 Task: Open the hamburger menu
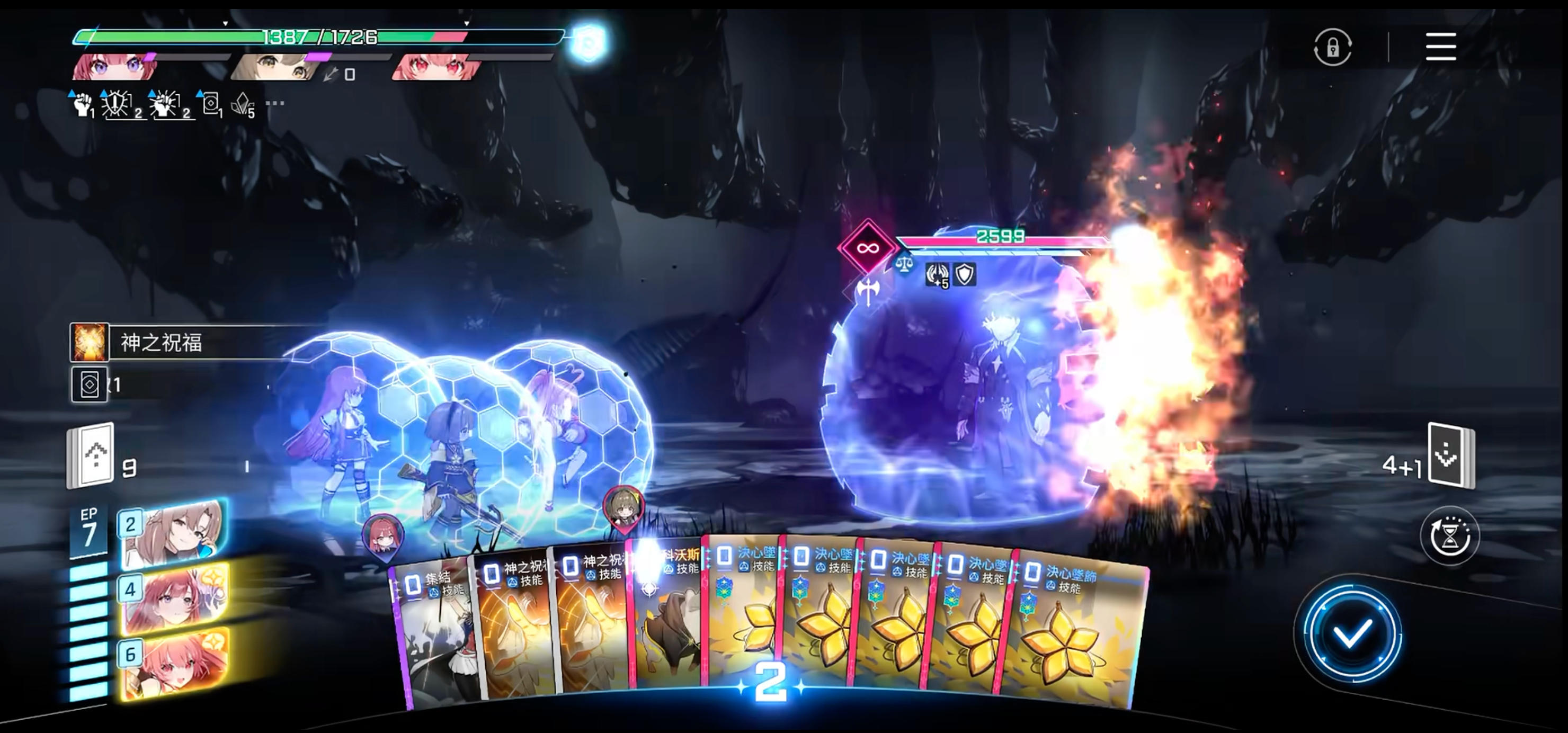pyautogui.click(x=1440, y=47)
